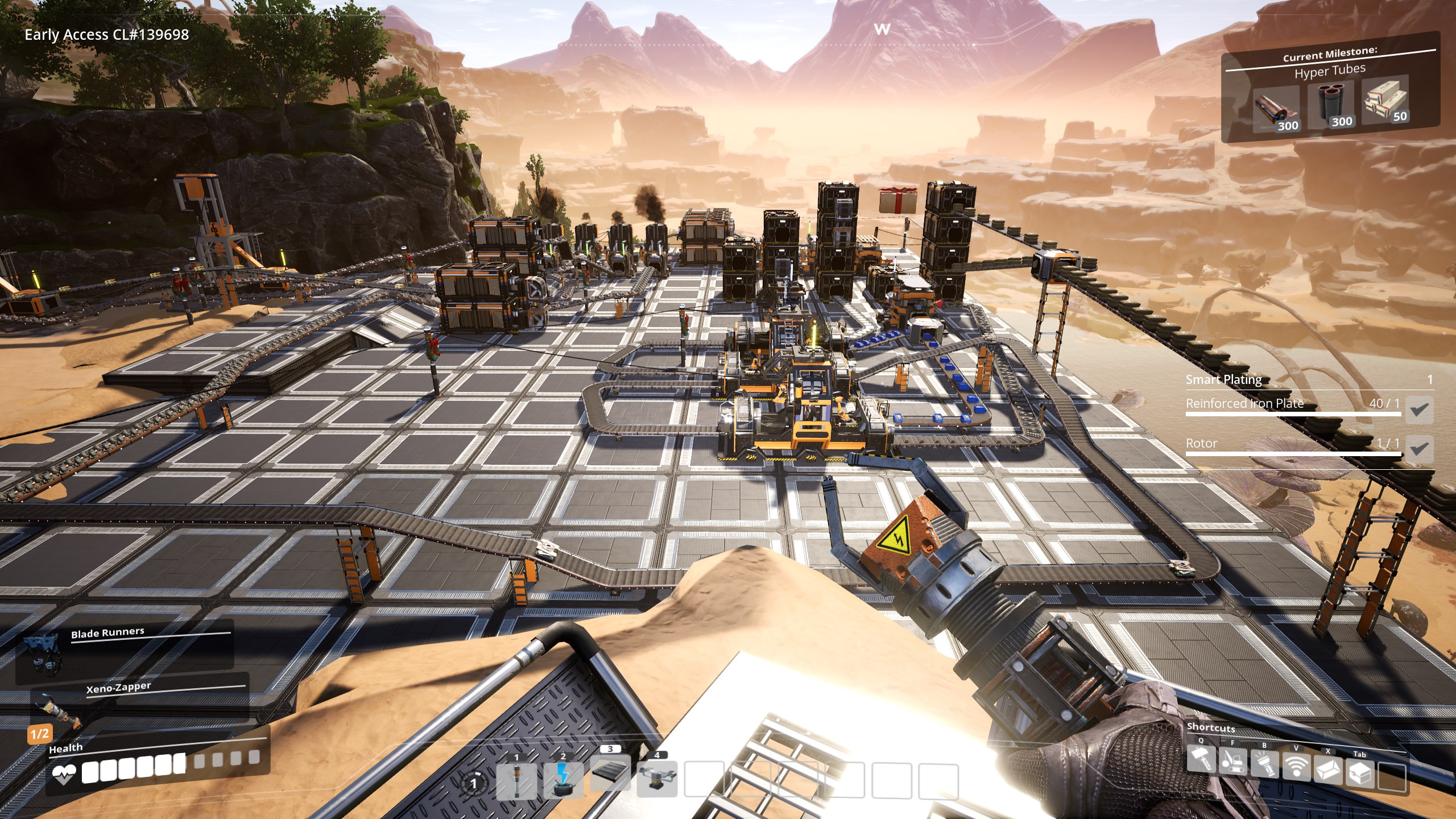Open the inventory chest shortcut
Viewport: 1456px width, 819px height.
click(x=1360, y=774)
